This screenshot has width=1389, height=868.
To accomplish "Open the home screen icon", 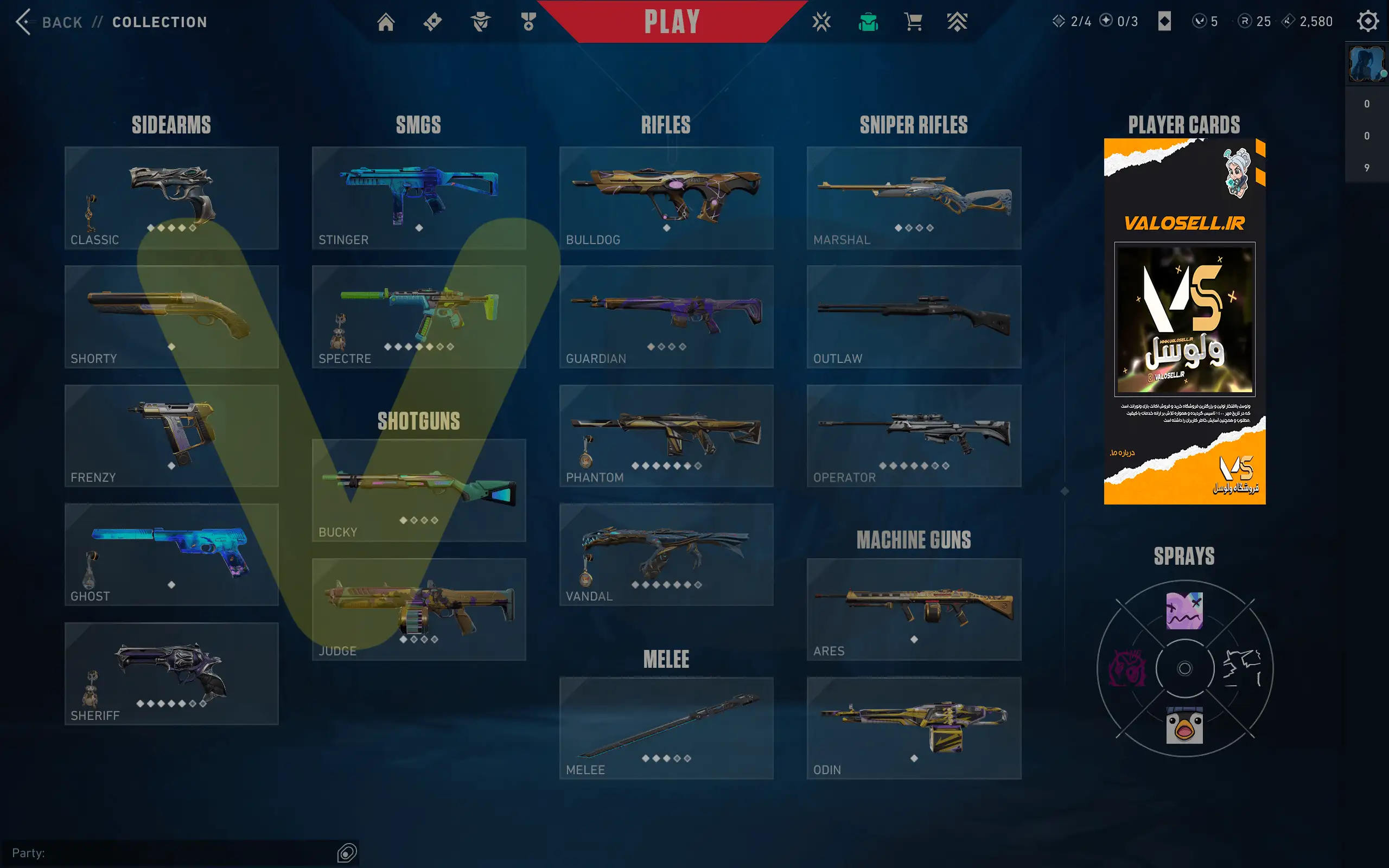I will tap(386, 22).
